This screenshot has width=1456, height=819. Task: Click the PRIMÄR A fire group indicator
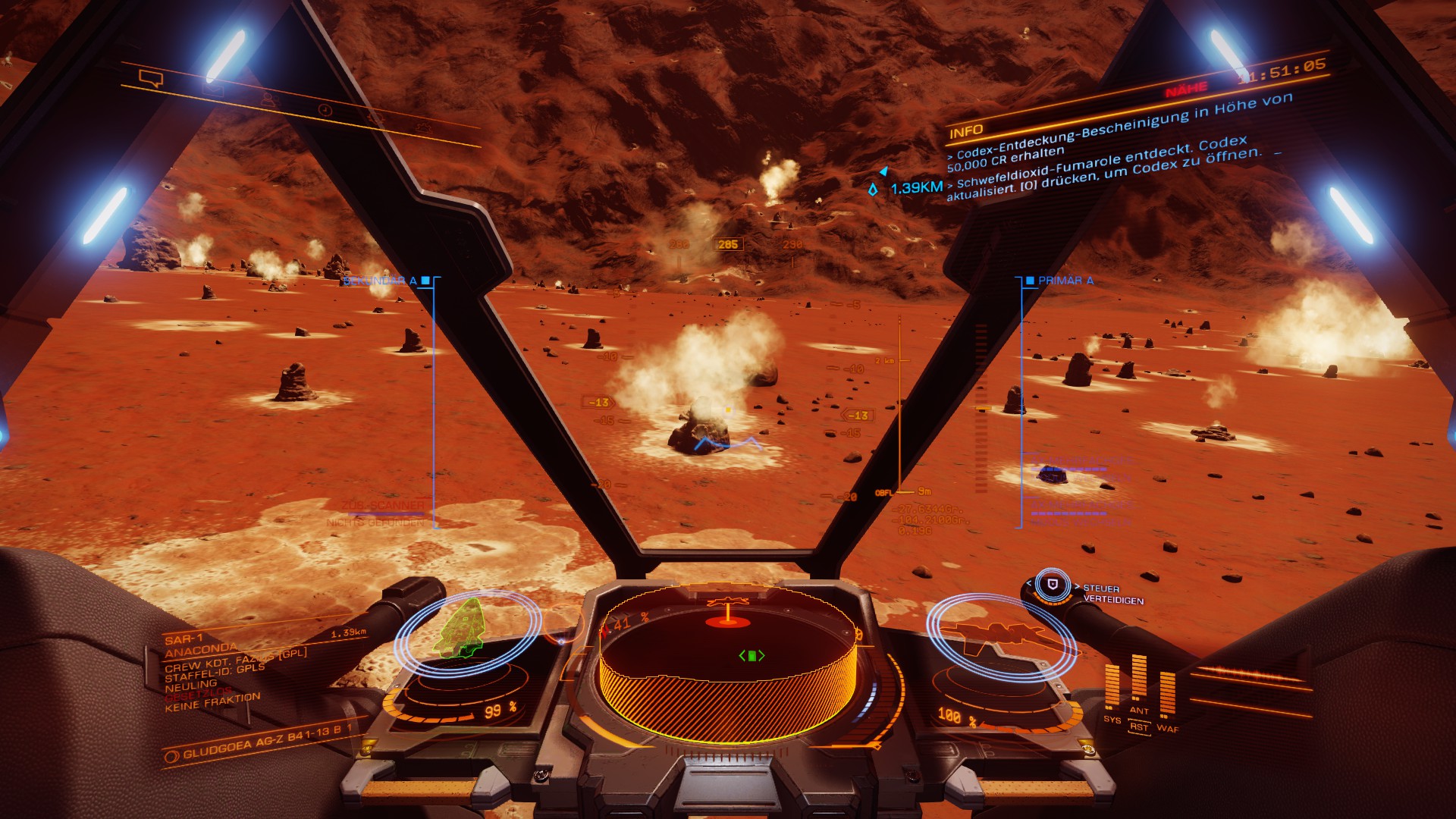click(1059, 281)
